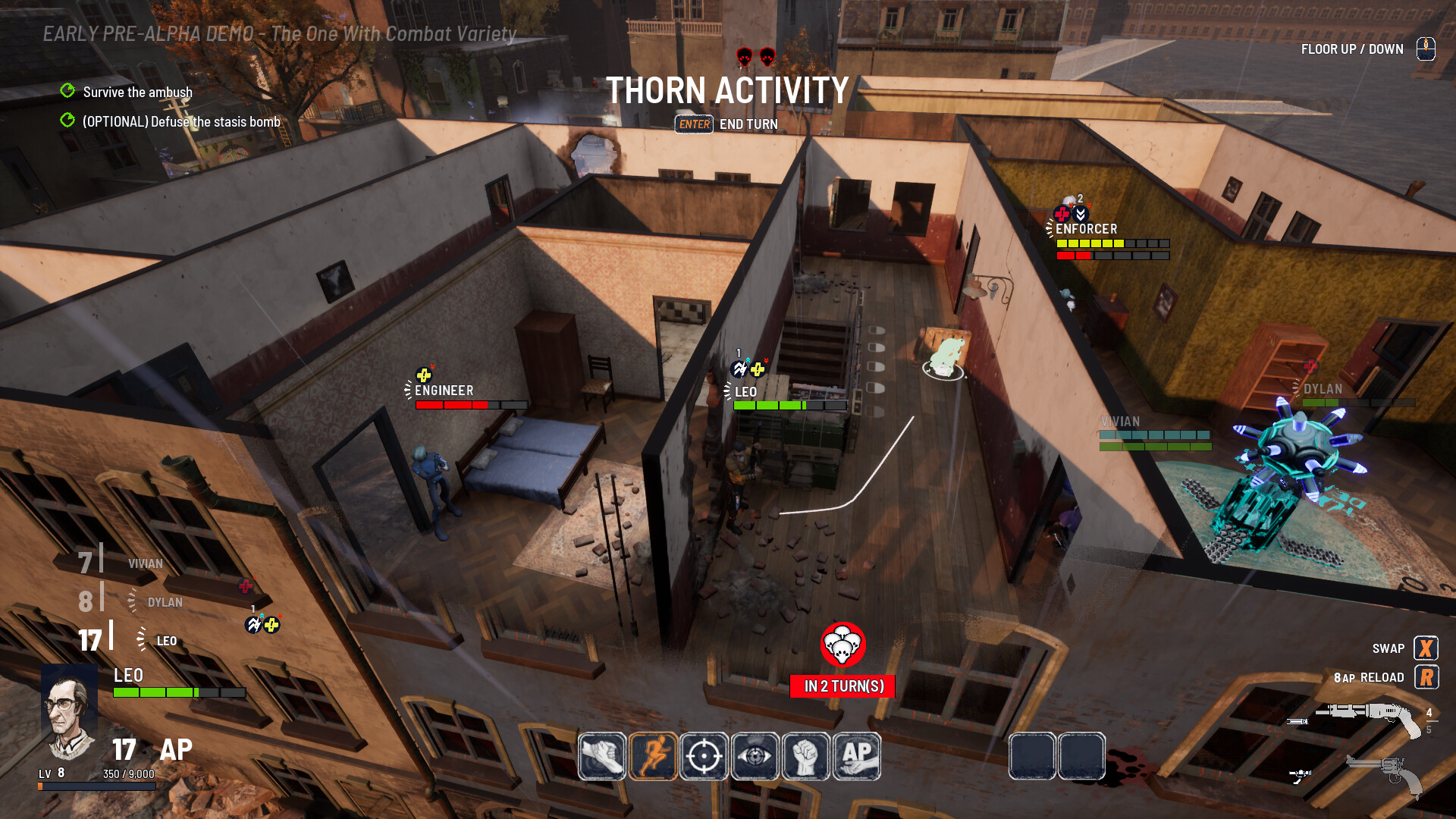Click the SWAP weapon label

(1388, 649)
